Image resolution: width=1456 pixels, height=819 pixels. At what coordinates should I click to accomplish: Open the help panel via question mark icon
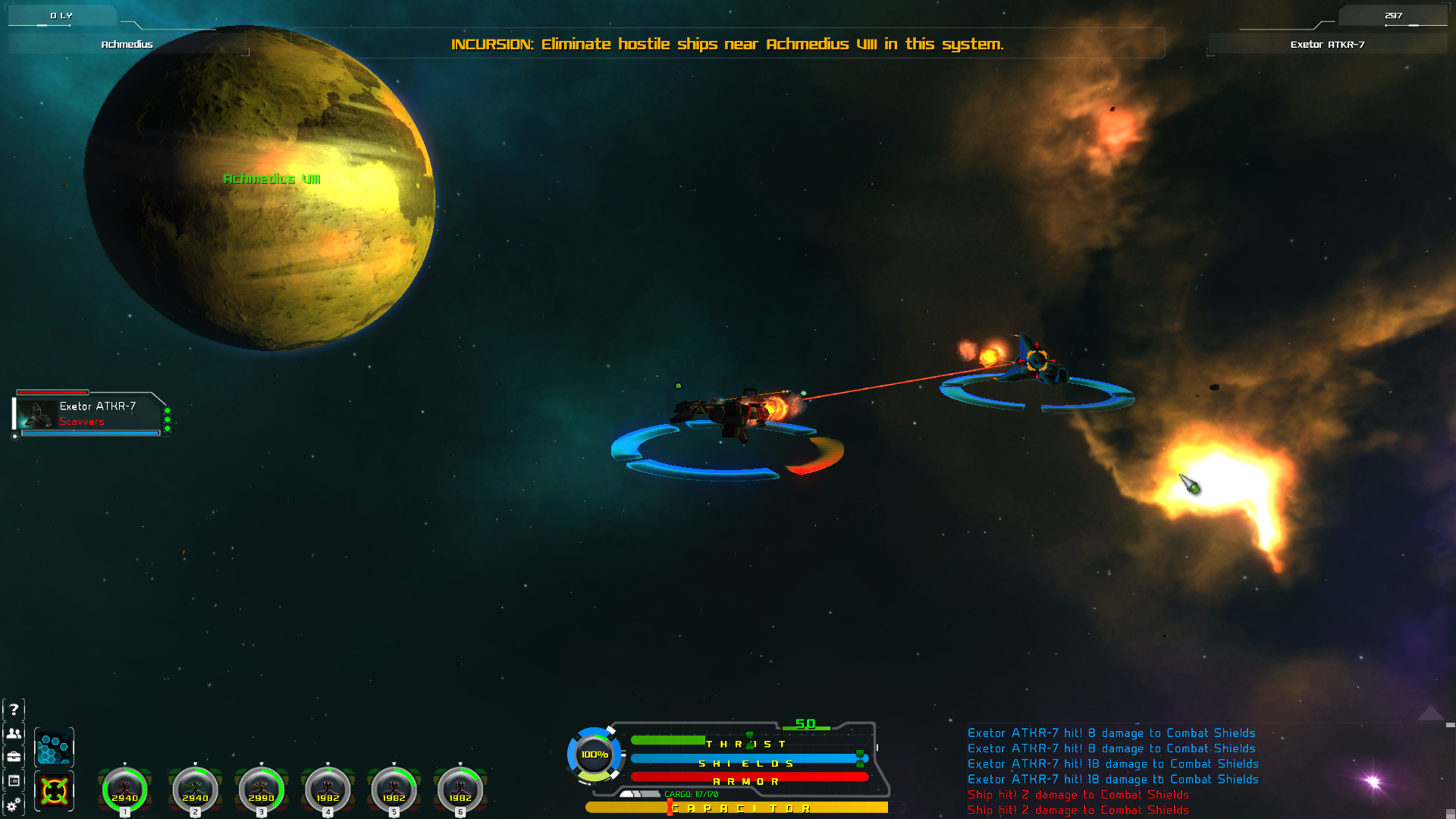click(x=15, y=710)
